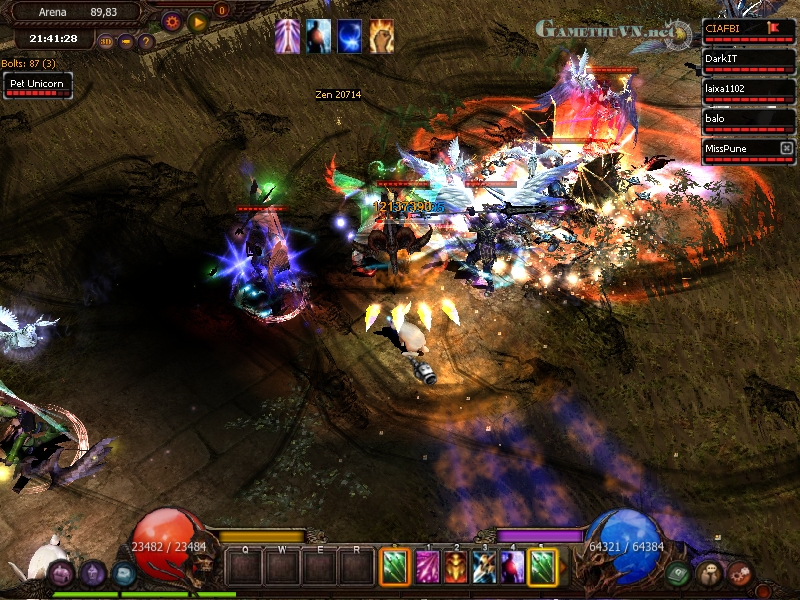Click the blue swirl buff icon
The height and width of the screenshot is (600, 800).
[350, 36]
